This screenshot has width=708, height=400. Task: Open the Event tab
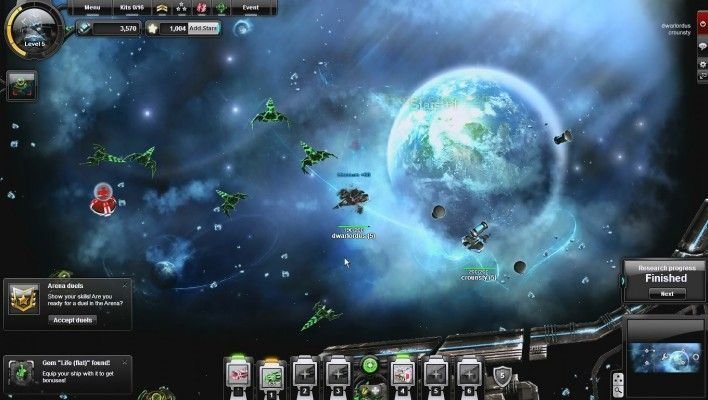coord(252,8)
